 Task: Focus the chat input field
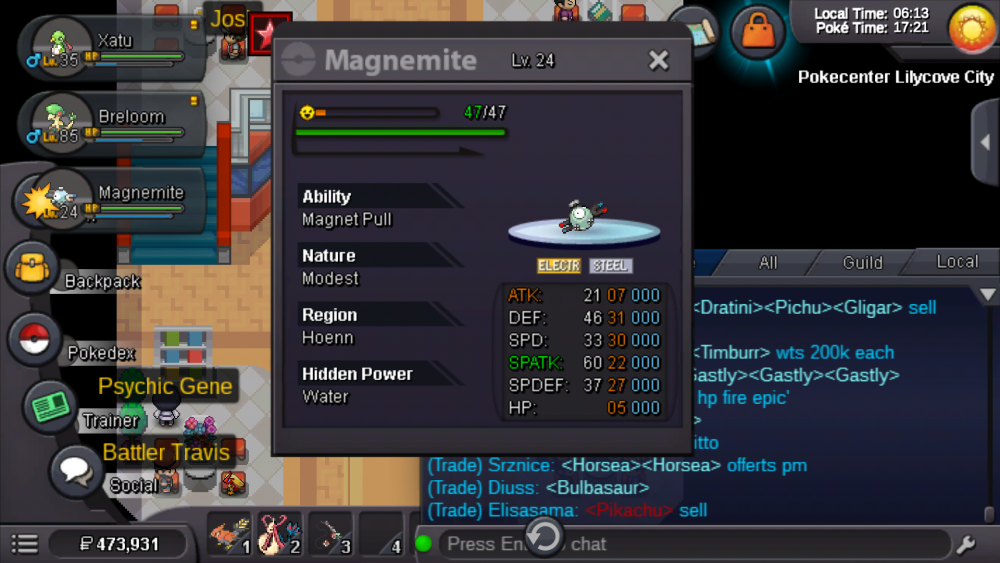(x=690, y=544)
